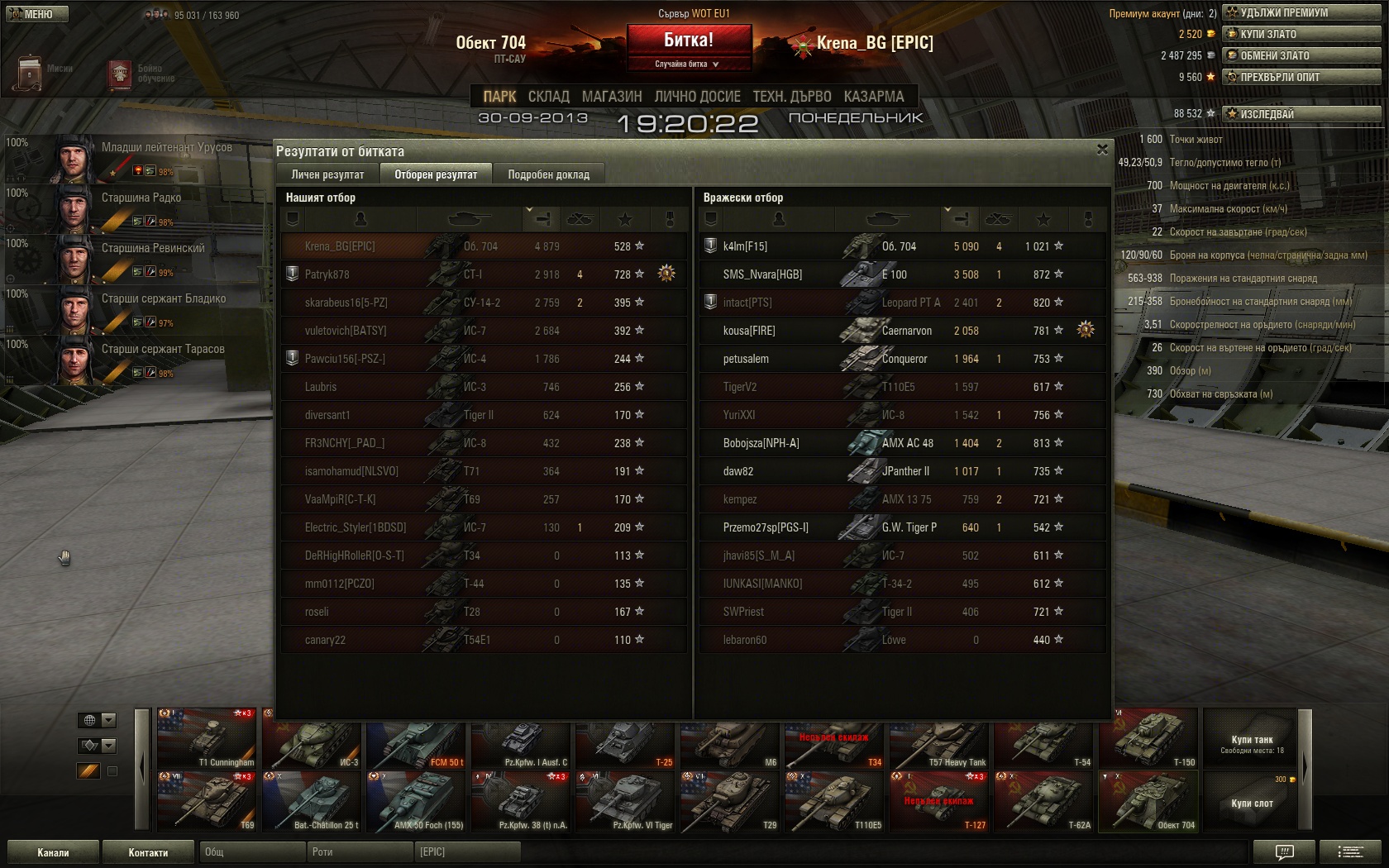Open the Подробен доклад tab

point(548,174)
